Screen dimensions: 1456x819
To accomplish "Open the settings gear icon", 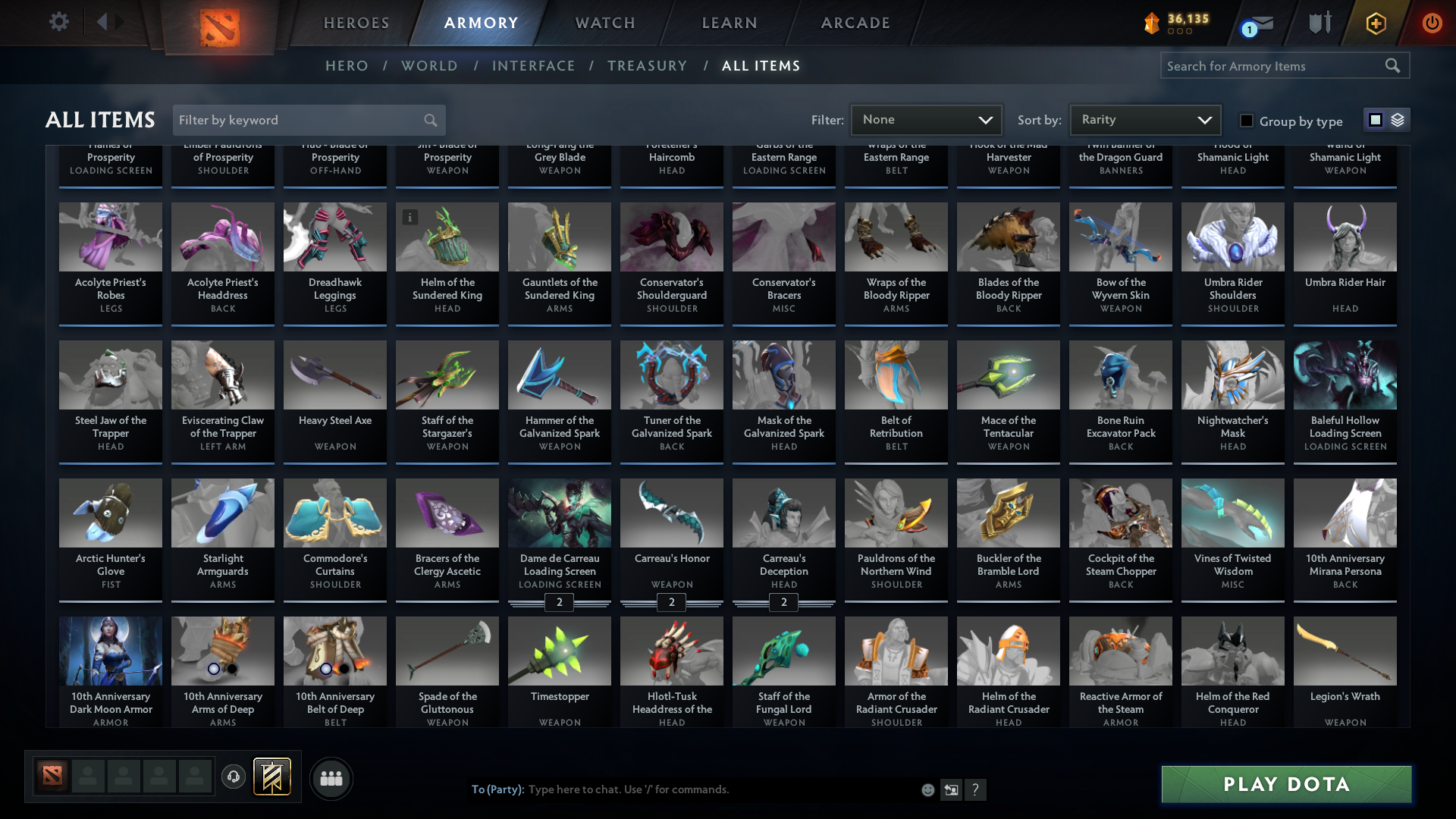I will (x=58, y=22).
